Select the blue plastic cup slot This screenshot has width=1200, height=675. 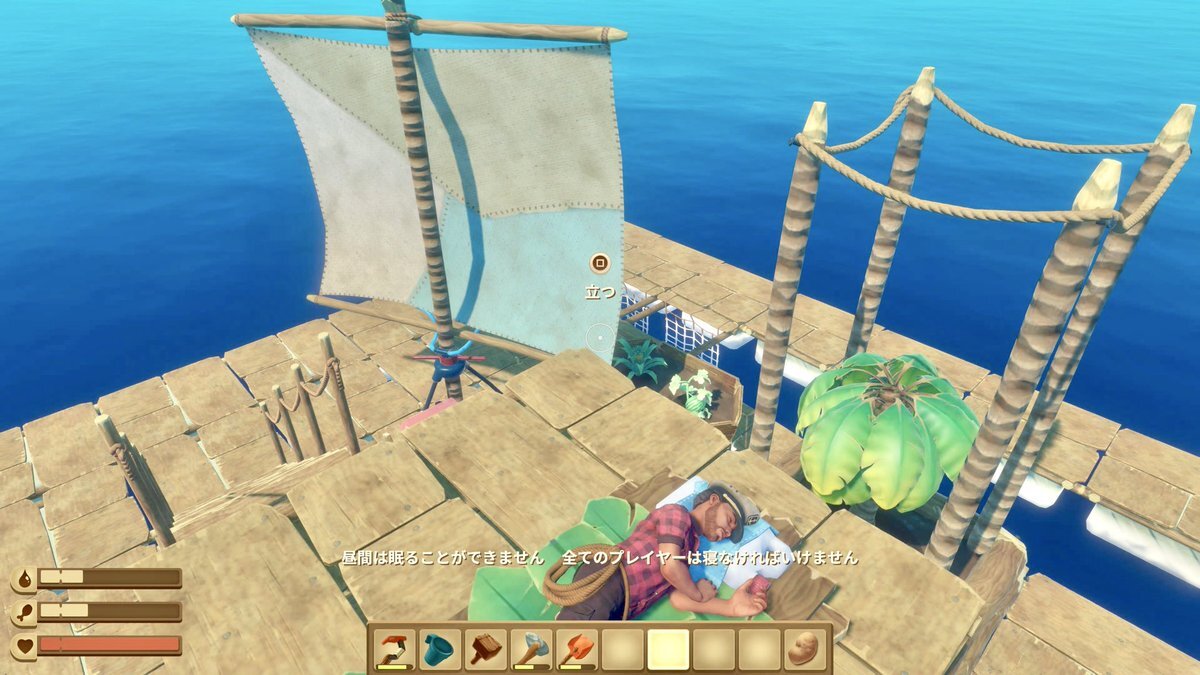coord(440,649)
